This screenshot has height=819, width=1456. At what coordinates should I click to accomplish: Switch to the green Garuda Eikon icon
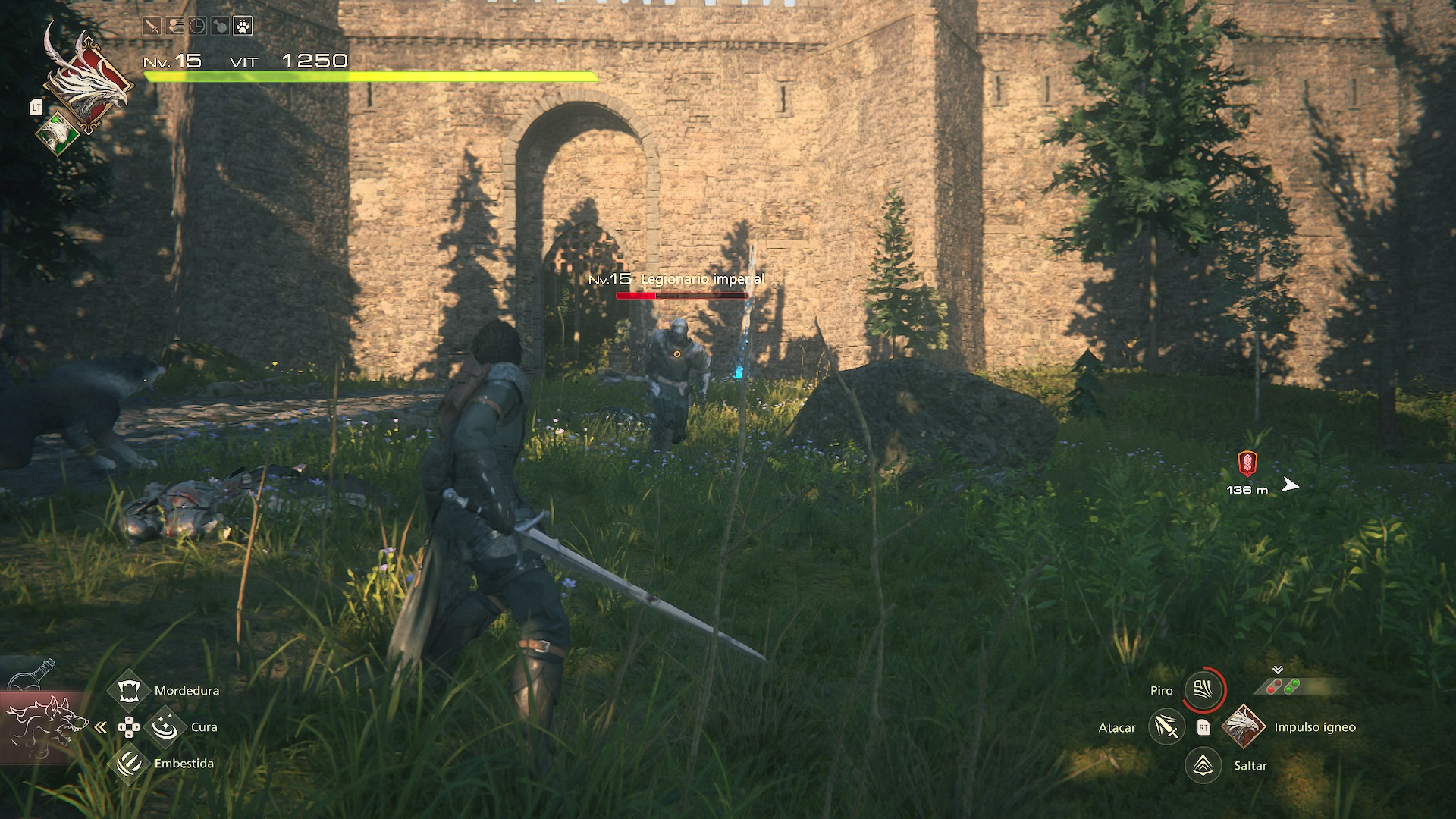click(x=58, y=134)
